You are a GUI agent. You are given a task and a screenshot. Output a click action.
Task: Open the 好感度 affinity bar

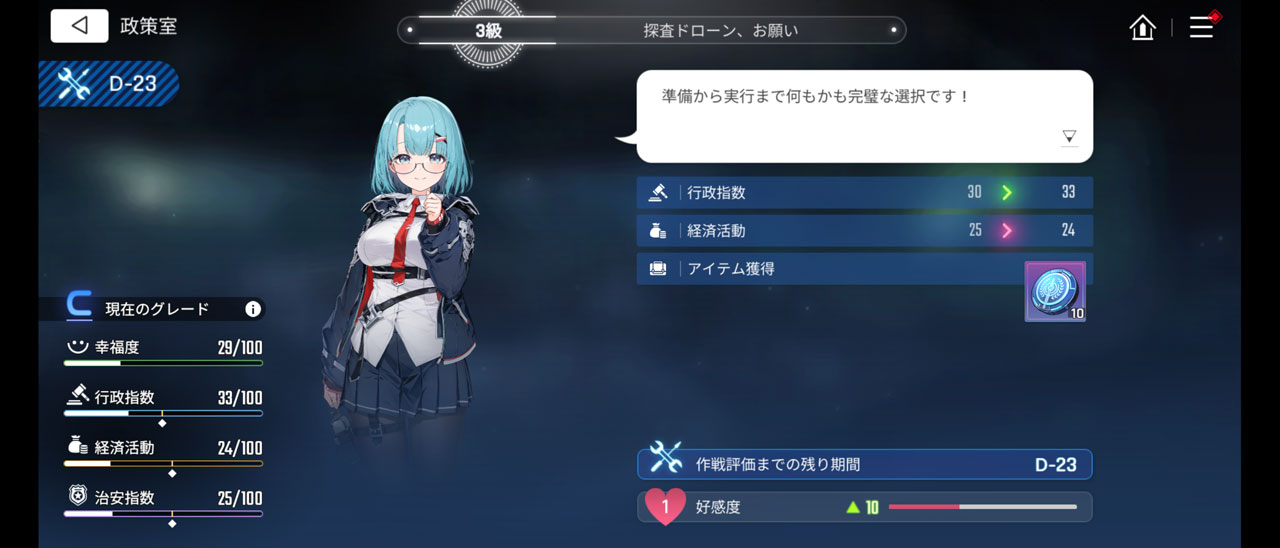[864, 507]
